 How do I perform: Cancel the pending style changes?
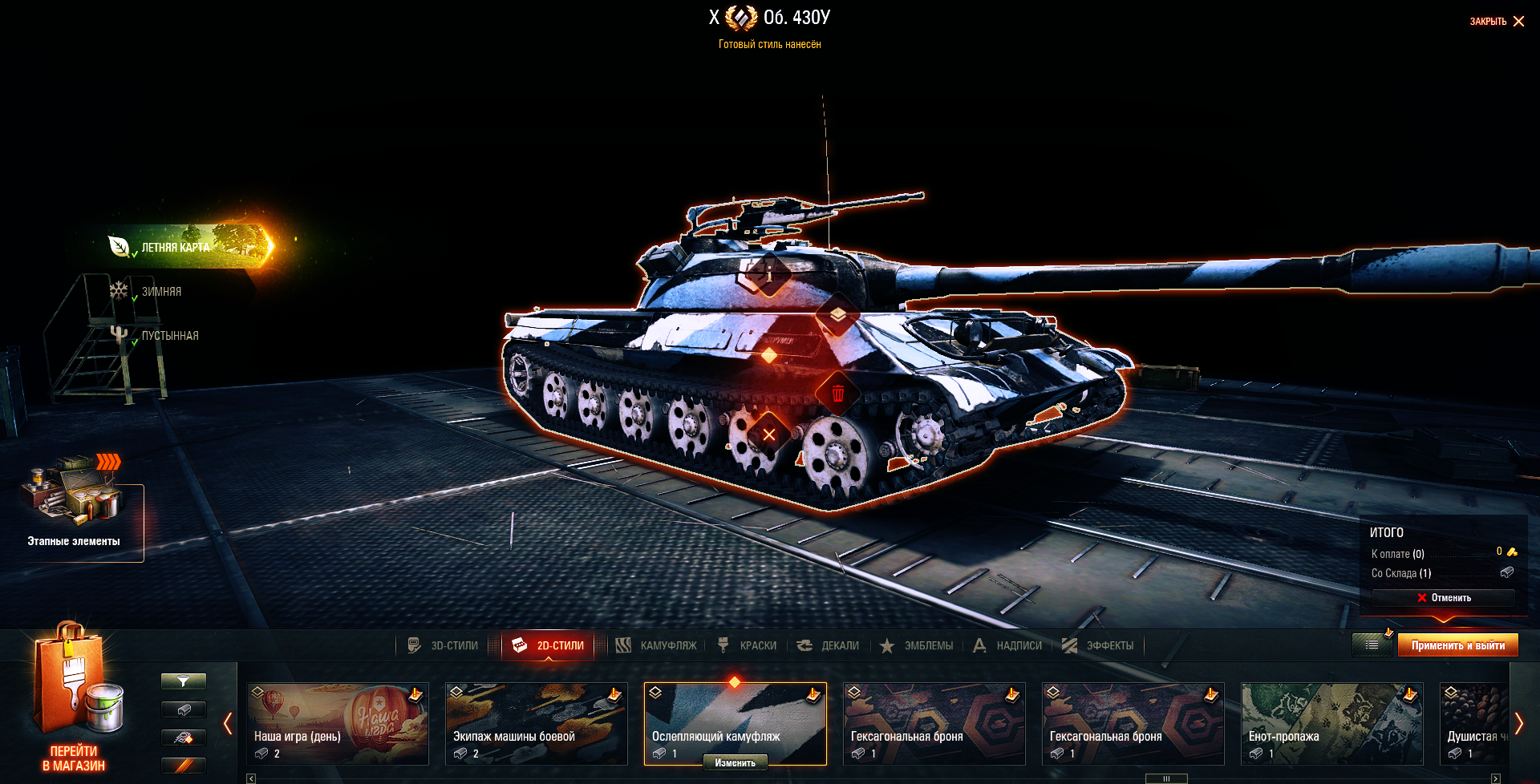pos(1444,598)
